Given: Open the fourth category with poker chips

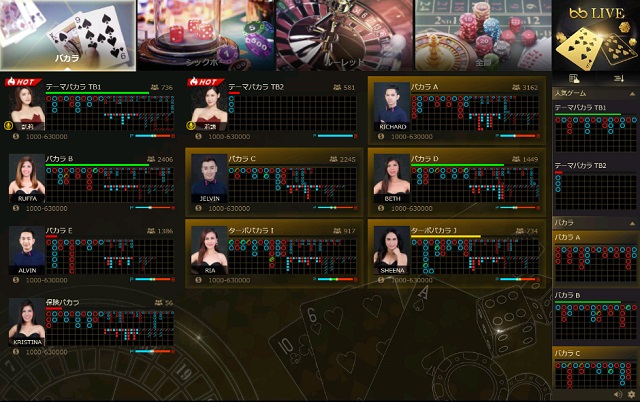Looking at the screenshot, I should pyautogui.click(x=483, y=35).
